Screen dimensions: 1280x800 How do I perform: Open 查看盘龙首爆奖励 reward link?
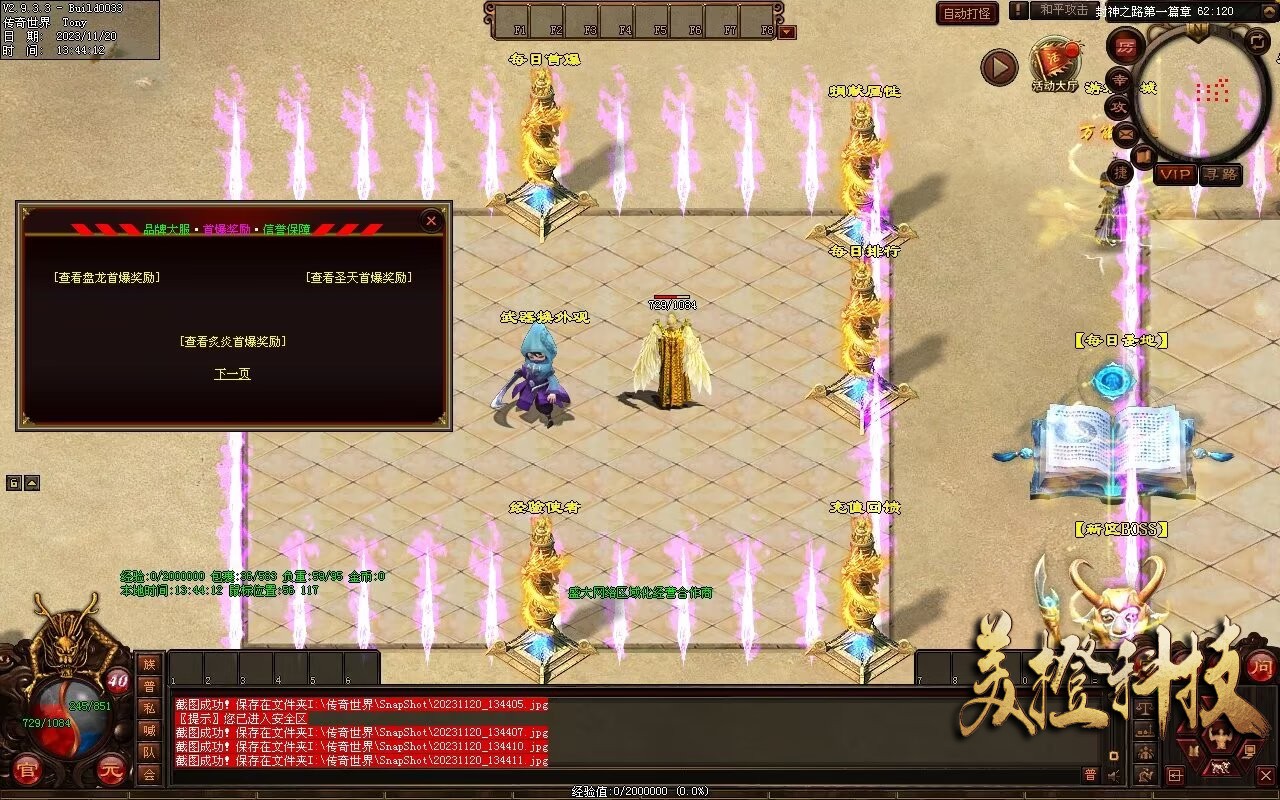[x=107, y=278]
